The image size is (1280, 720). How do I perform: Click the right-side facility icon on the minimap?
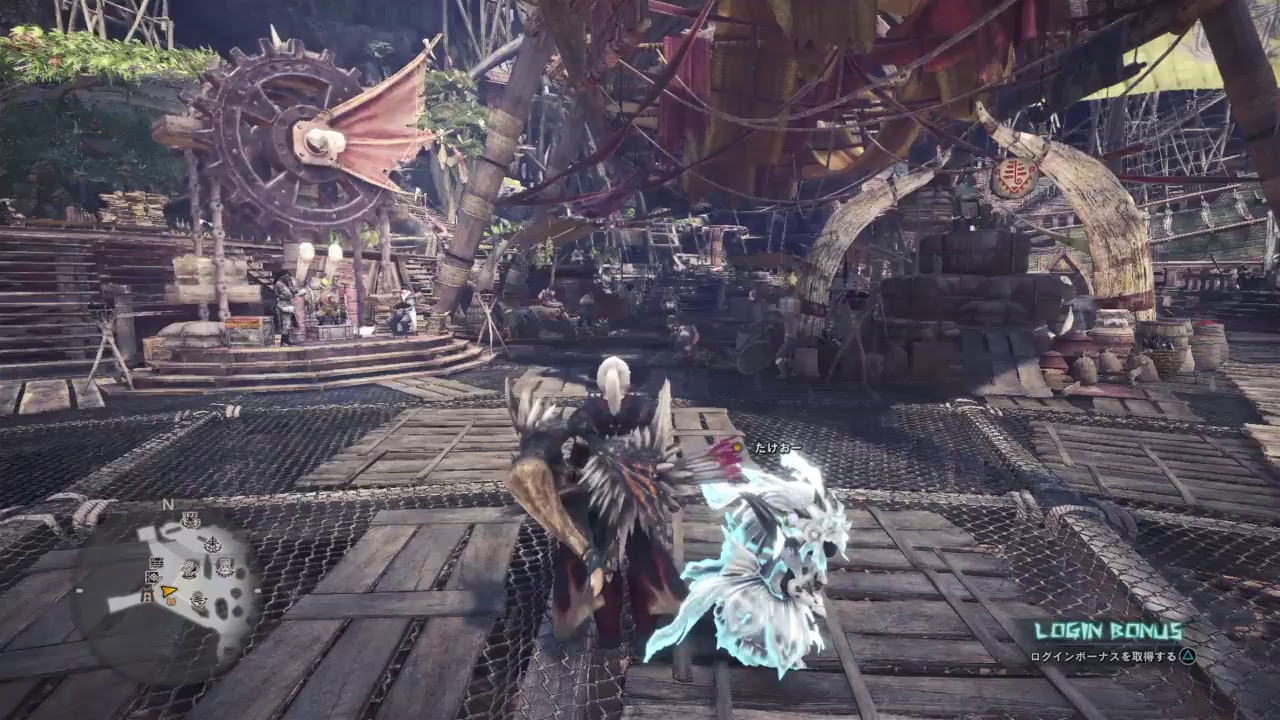coord(225,568)
